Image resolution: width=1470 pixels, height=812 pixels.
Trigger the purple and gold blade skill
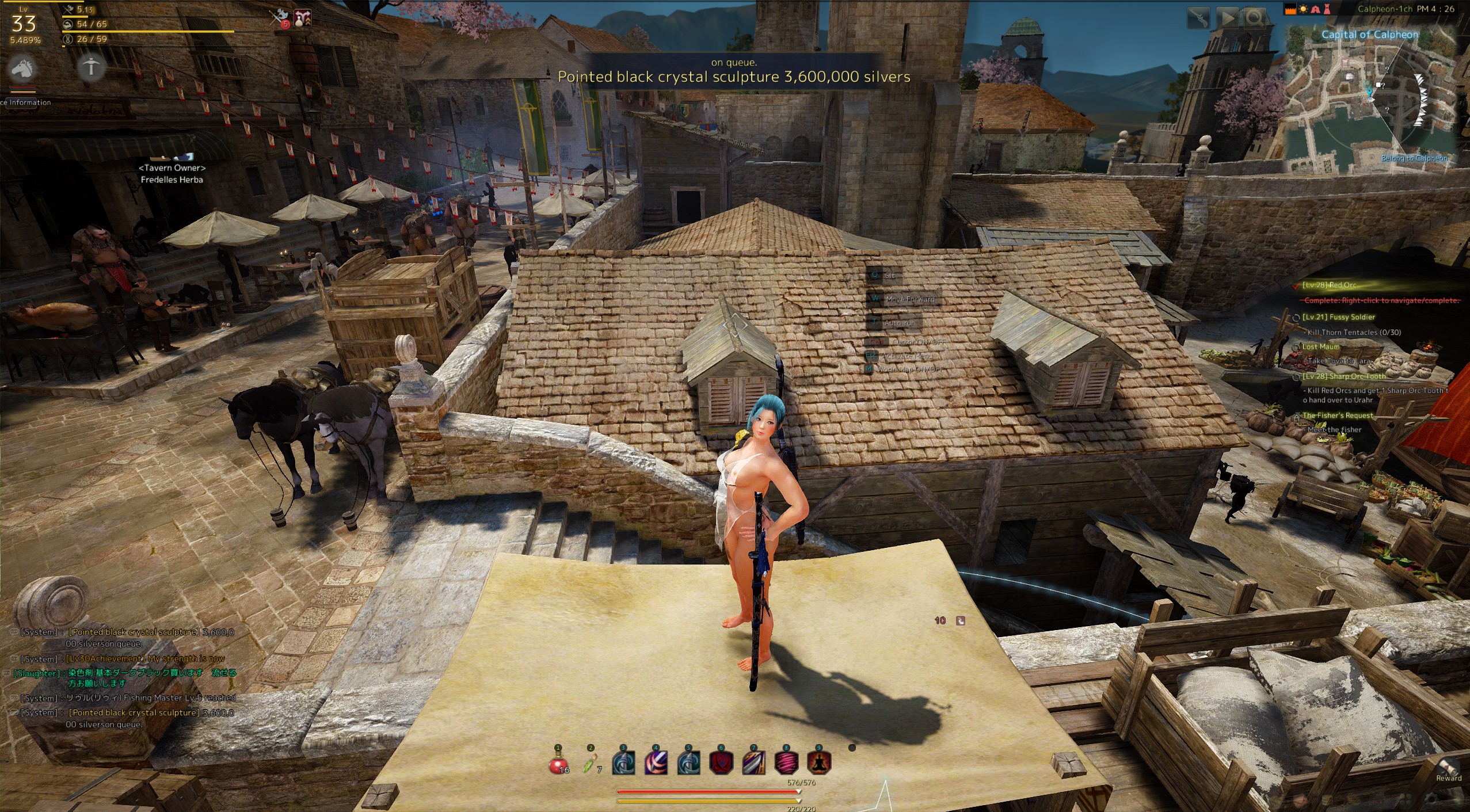pyautogui.click(x=754, y=763)
